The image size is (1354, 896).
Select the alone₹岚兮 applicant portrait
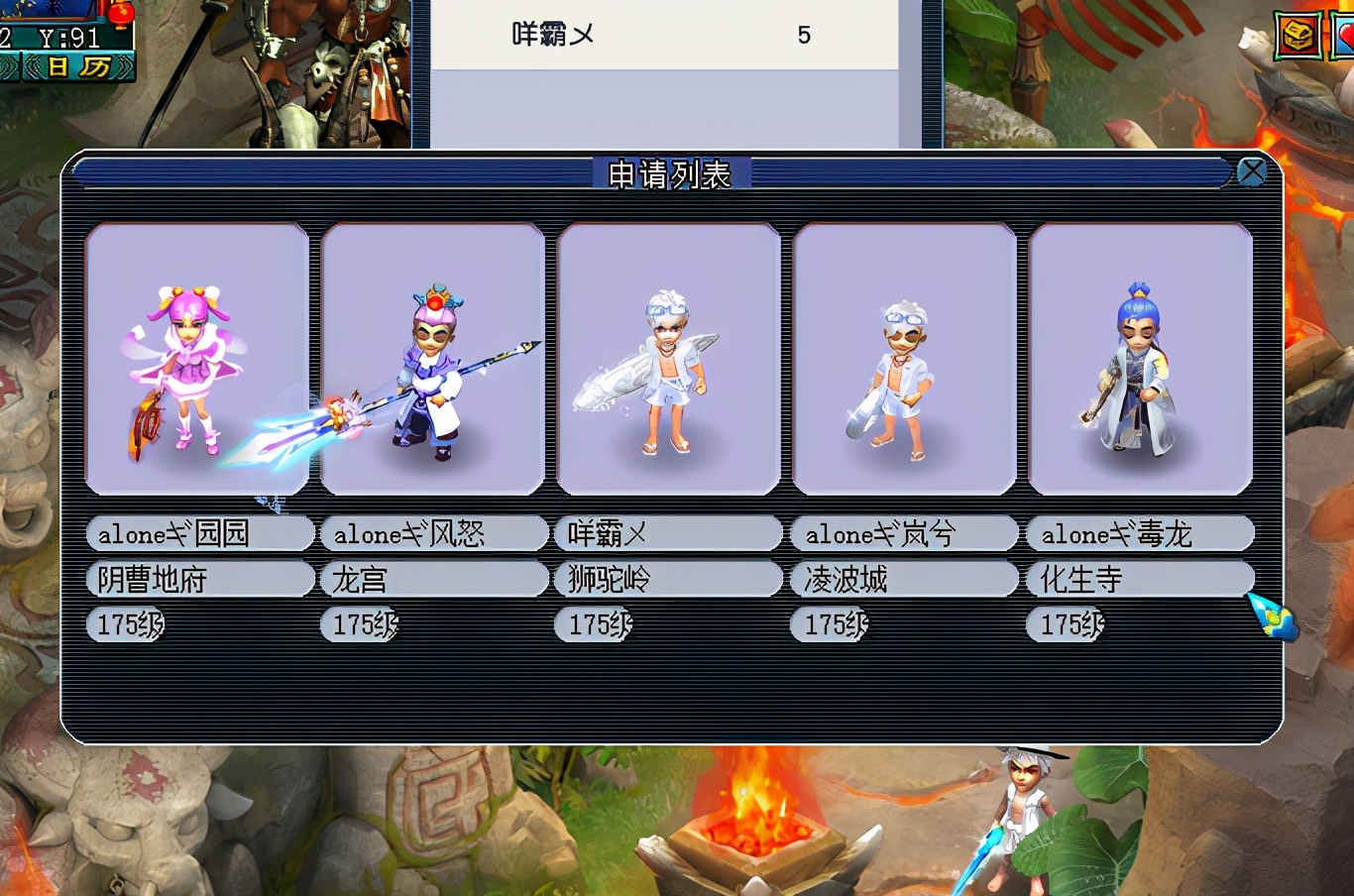pos(904,359)
